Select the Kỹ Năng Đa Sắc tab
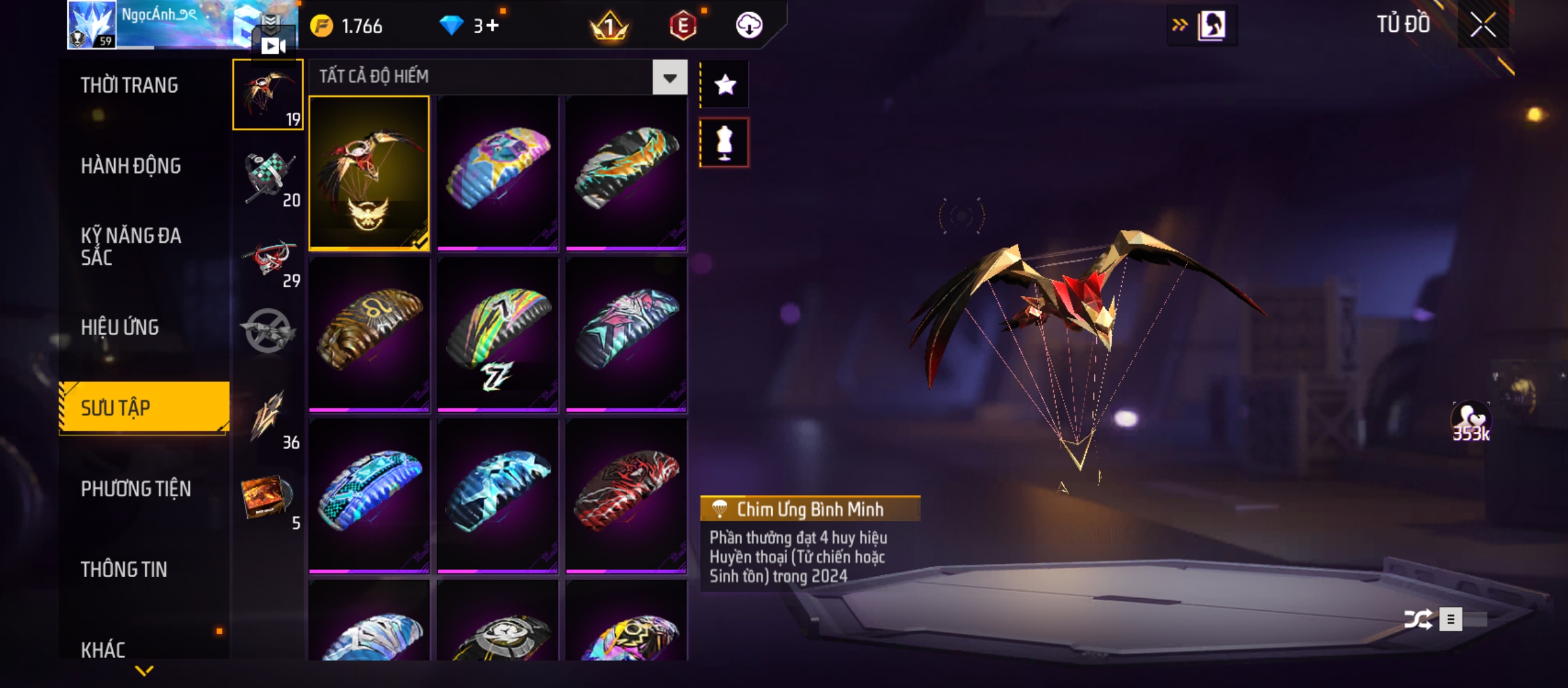 [x=131, y=247]
